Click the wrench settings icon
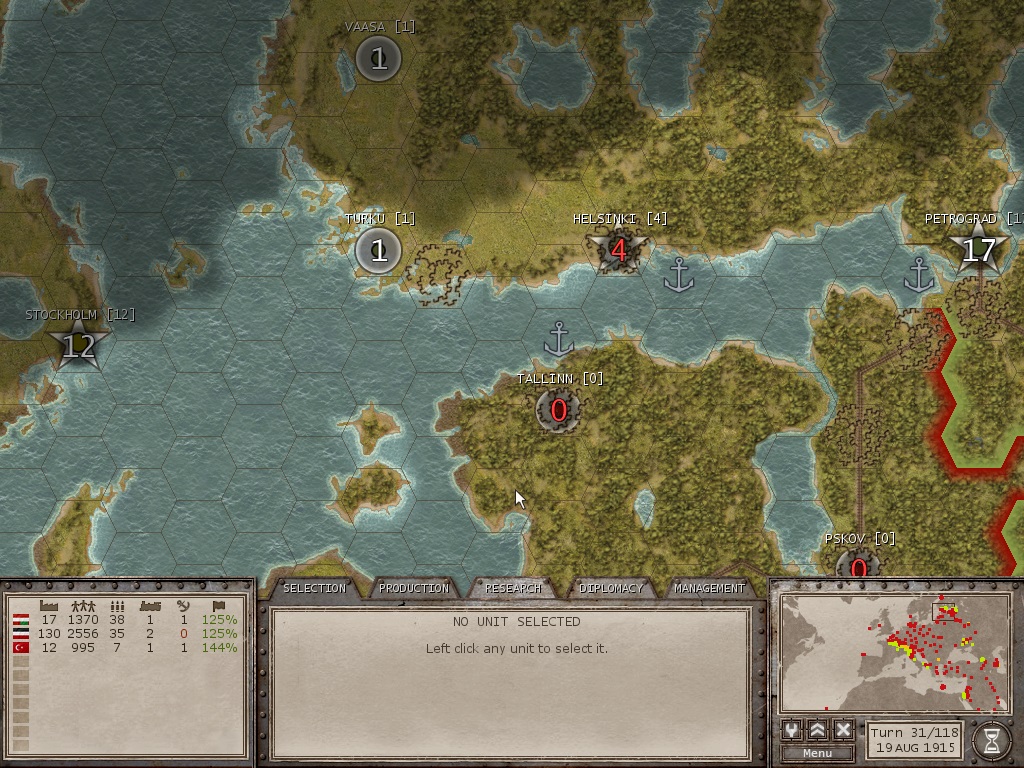This screenshot has height=768, width=1024. coord(793,730)
